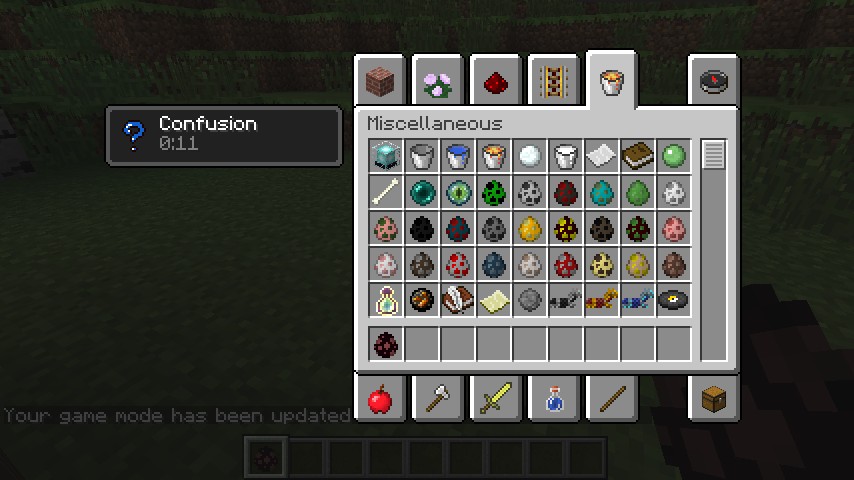The image size is (854, 480).
Task: Open the Decoration Blocks flower tab
Action: click(438, 81)
